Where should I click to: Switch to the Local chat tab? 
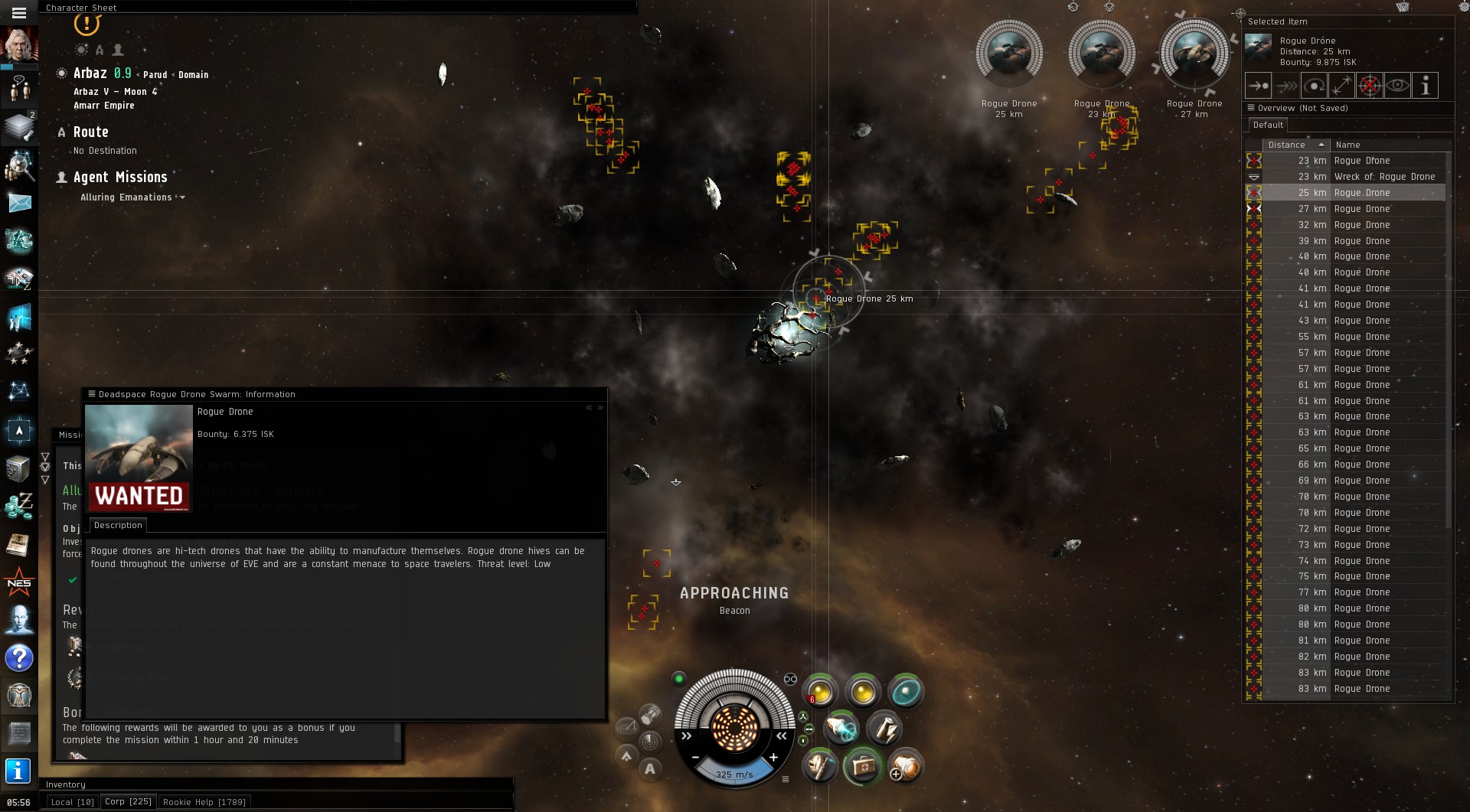[x=72, y=802]
